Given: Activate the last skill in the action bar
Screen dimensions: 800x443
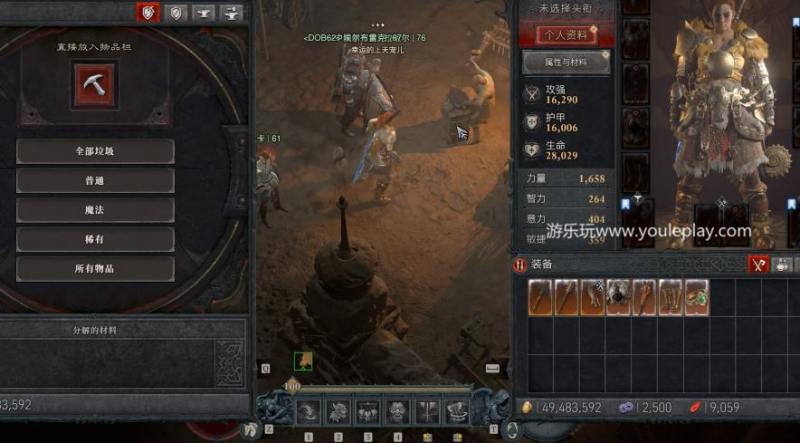Looking at the screenshot, I should (458, 412).
